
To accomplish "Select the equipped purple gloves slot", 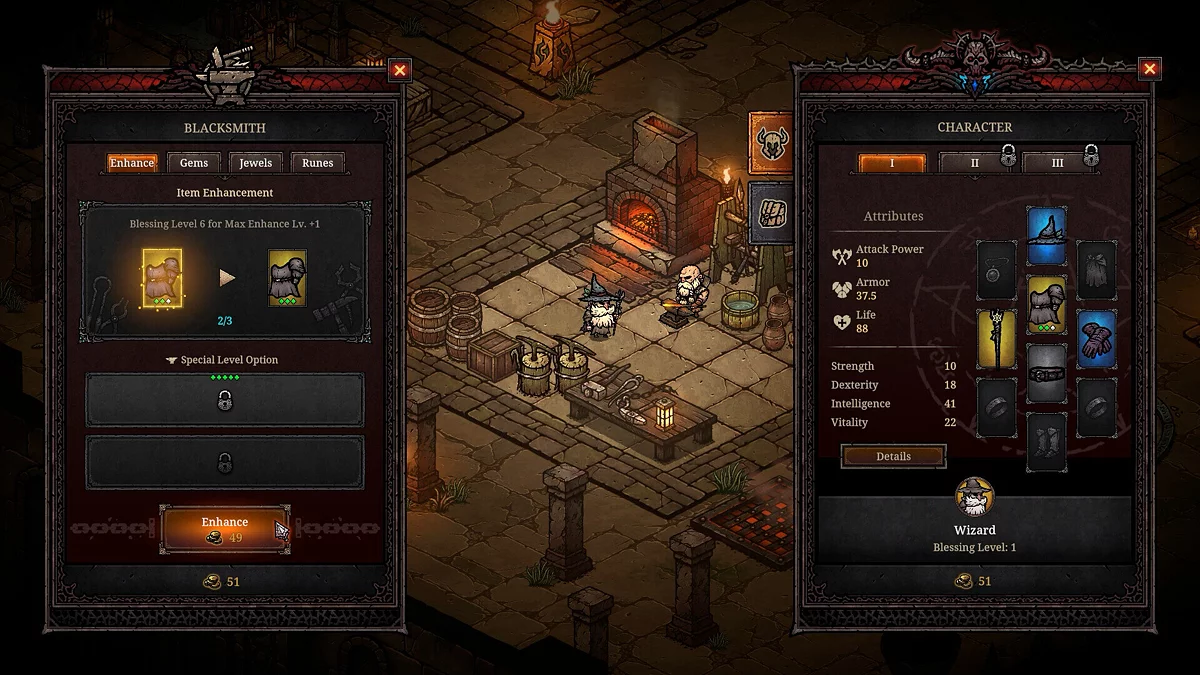I will click(x=1096, y=338).
